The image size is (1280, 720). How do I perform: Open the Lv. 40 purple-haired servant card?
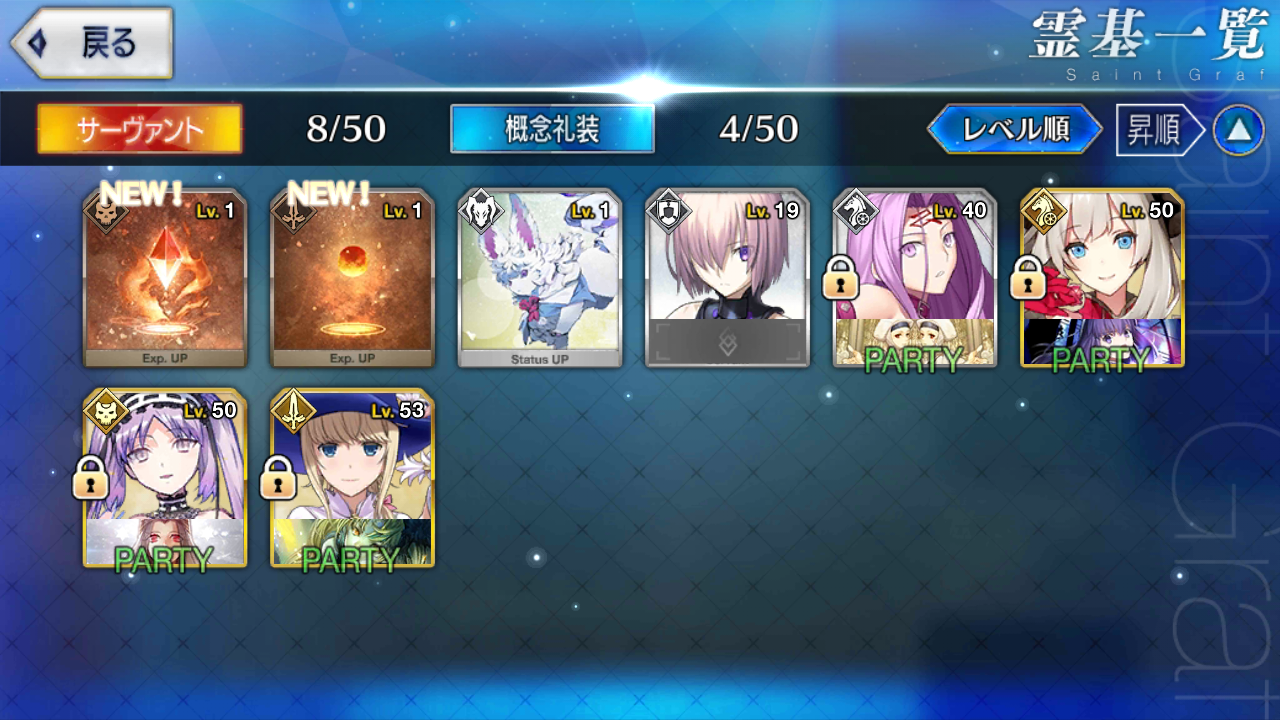pyautogui.click(x=914, y=279)
